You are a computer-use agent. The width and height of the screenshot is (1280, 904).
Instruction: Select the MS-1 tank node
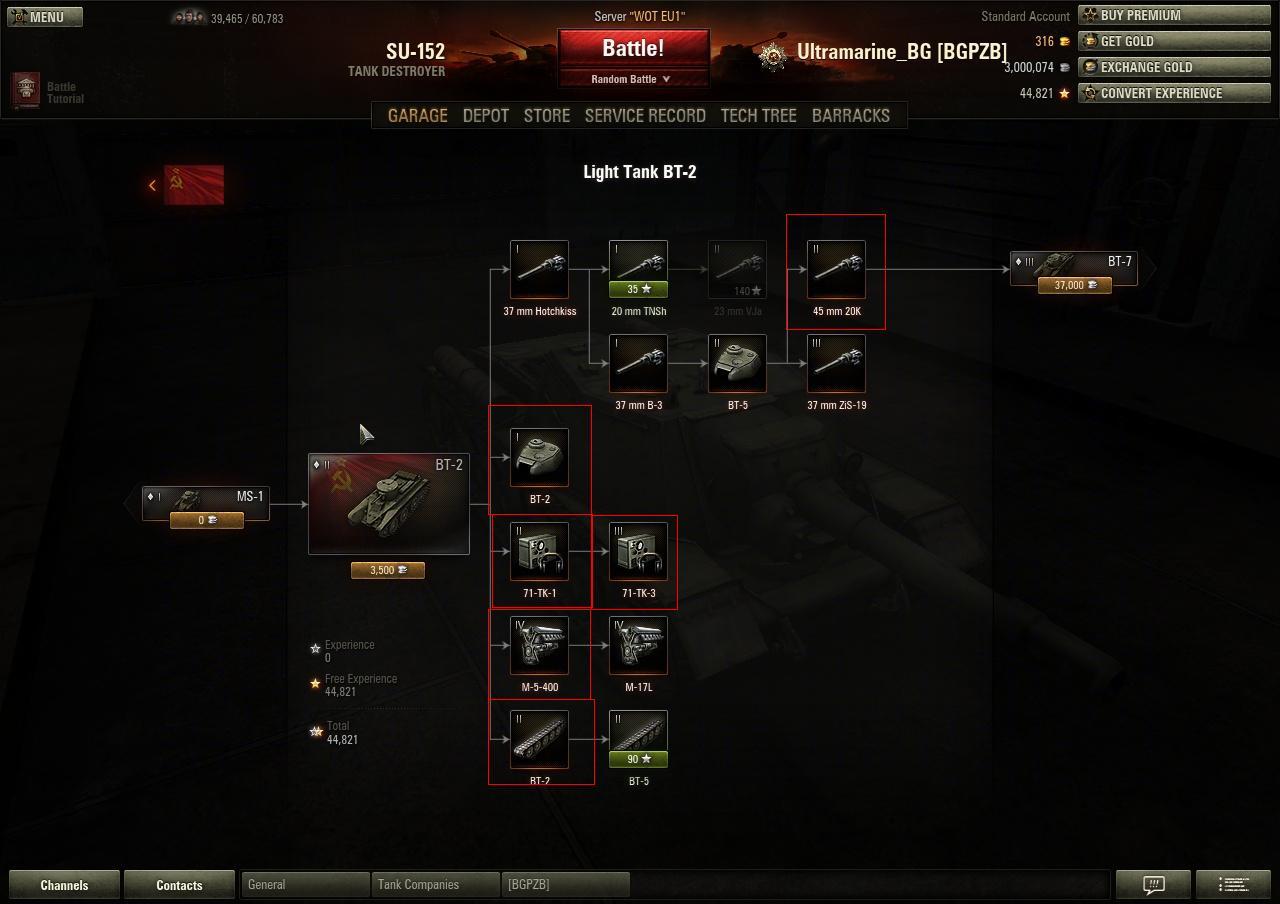pyautogui.click(x=206, y=504)
